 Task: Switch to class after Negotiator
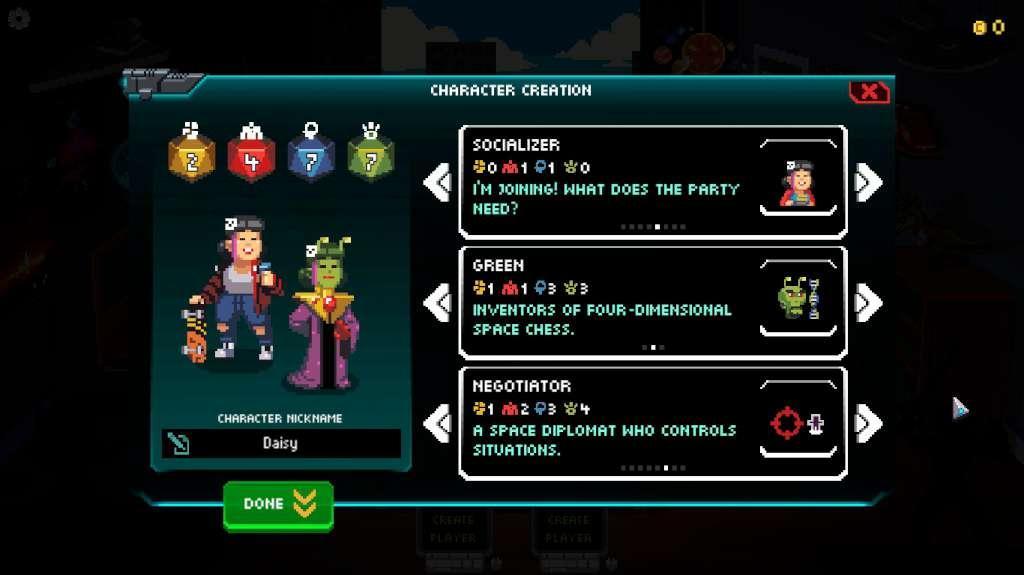(x=868, y=423)
